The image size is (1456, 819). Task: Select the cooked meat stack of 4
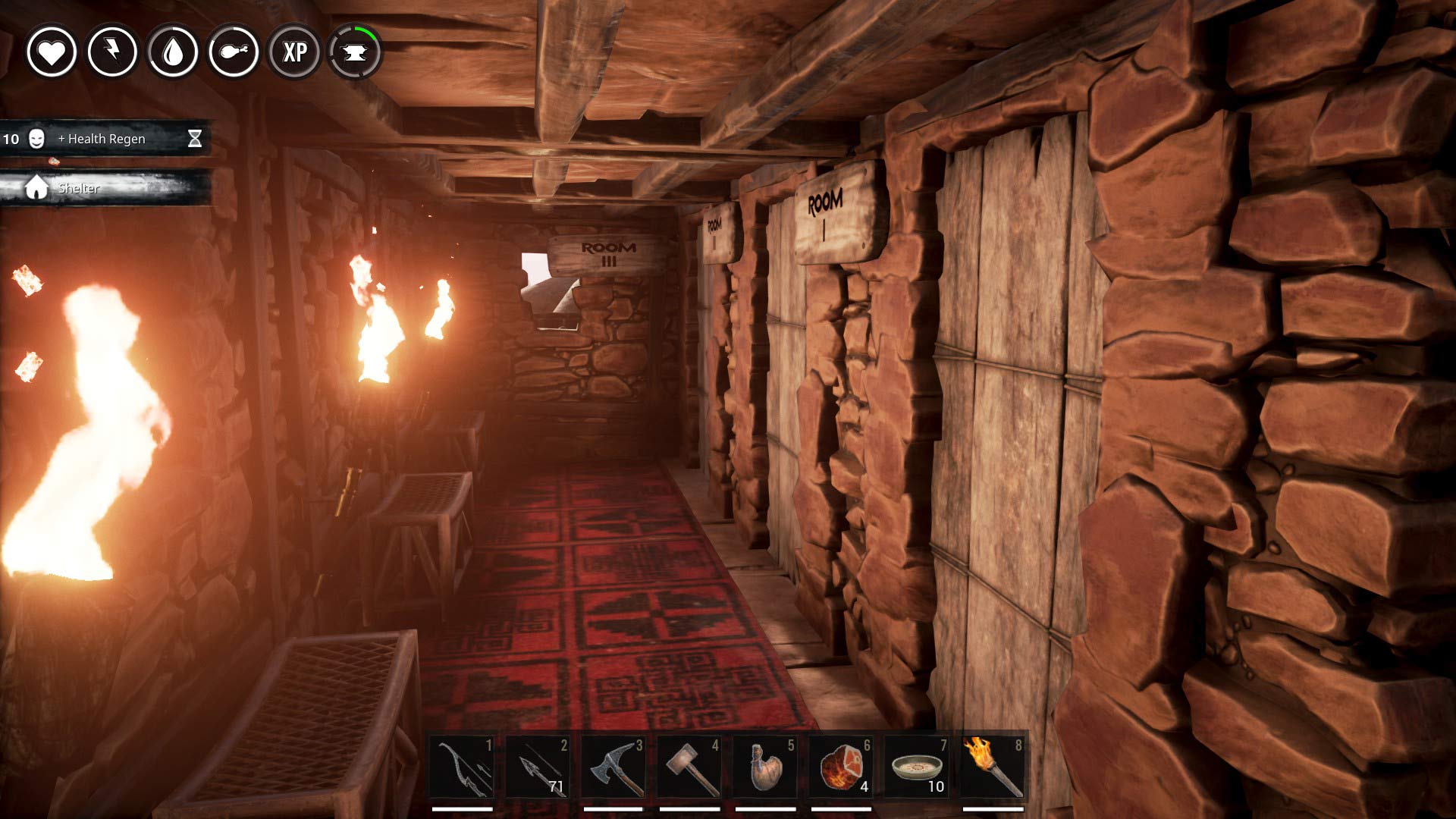(x=841, y=767)
